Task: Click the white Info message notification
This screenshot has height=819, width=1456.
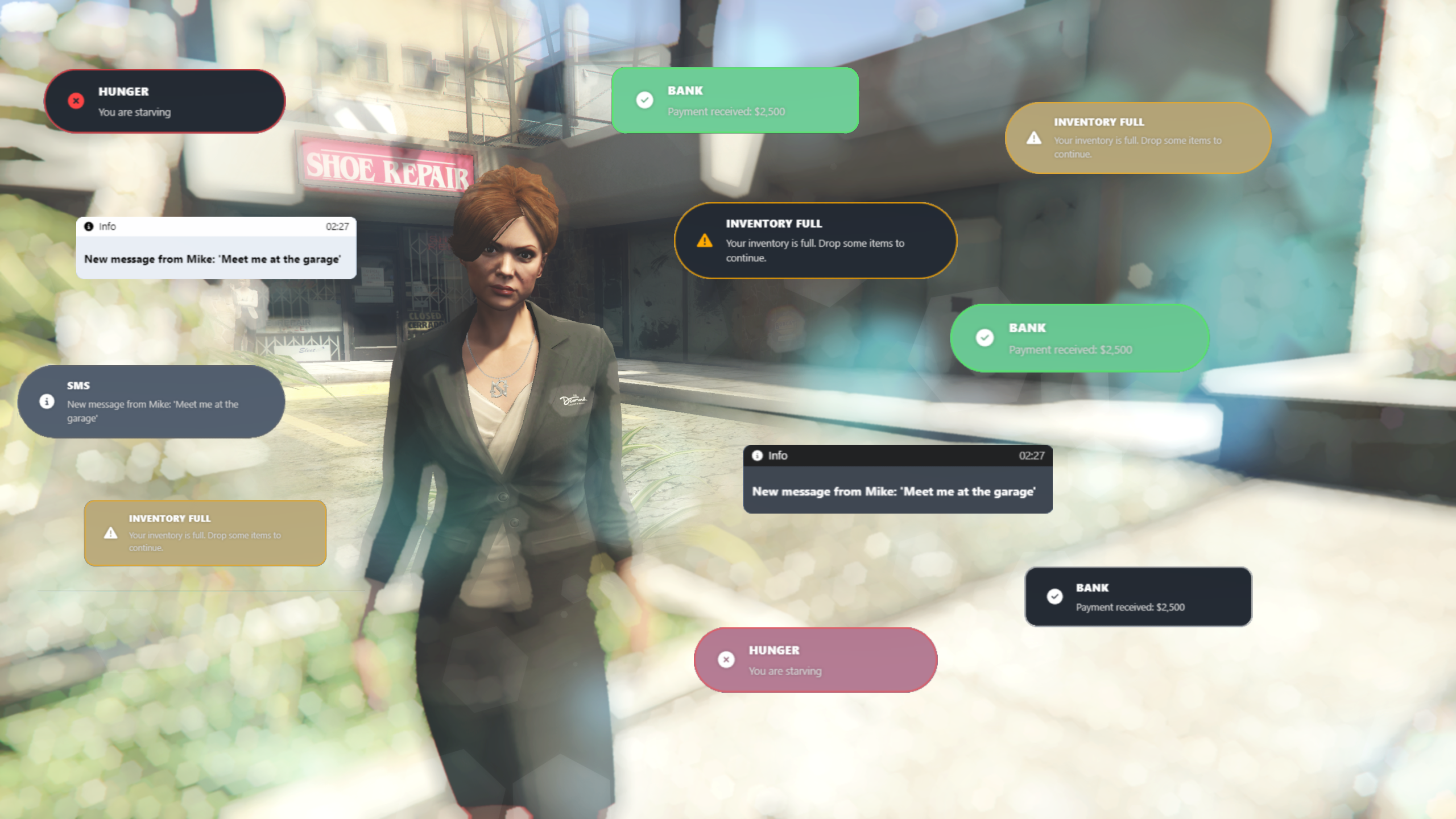Action: (x=216, y=248)
